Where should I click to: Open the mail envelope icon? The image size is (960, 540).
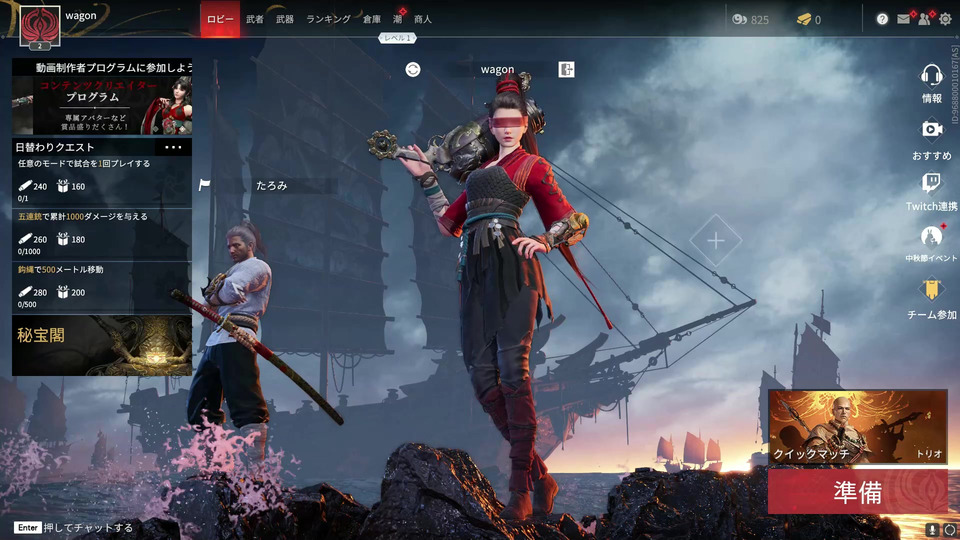904,19
